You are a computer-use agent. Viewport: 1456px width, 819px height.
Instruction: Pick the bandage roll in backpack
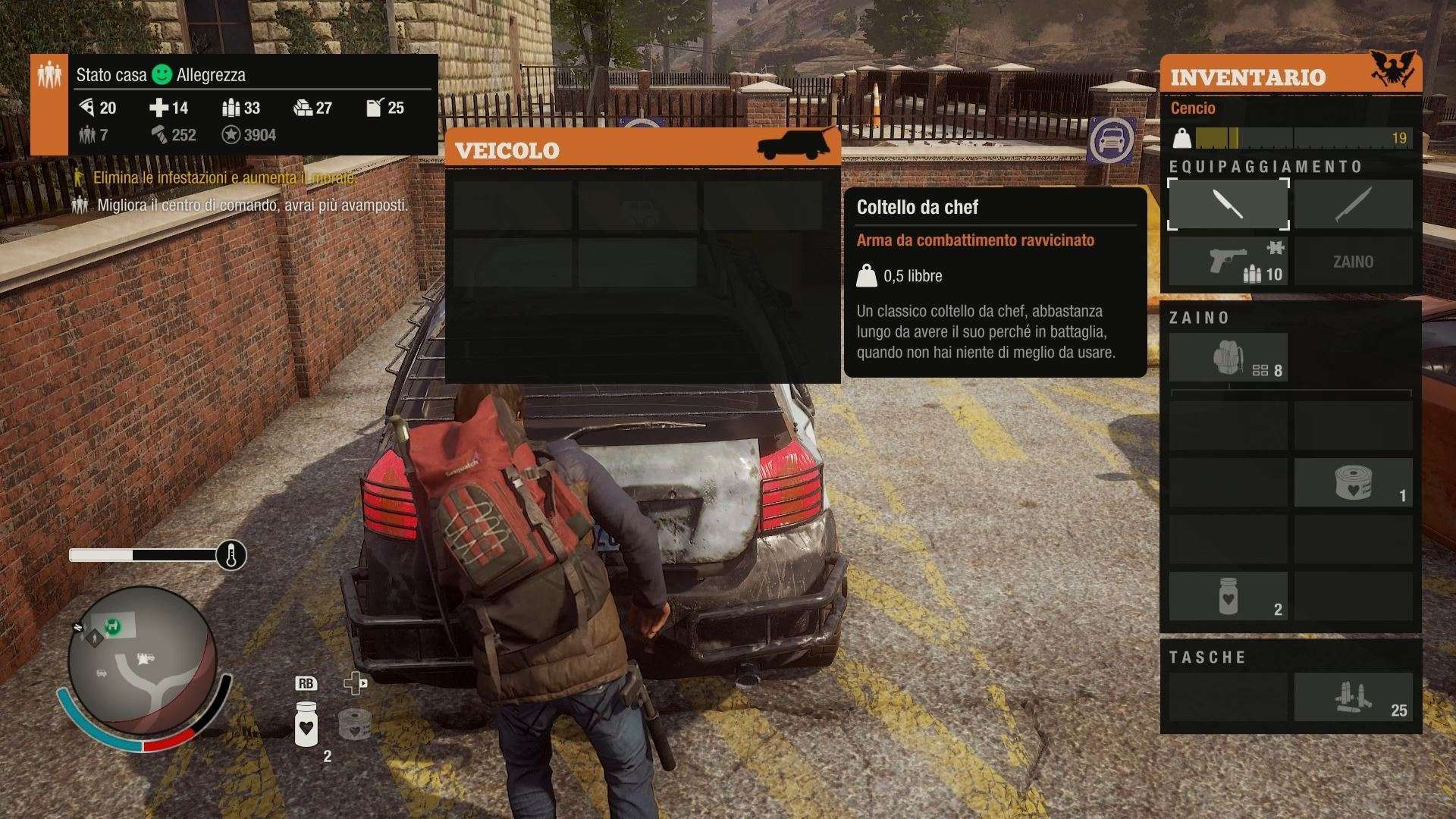tap(1353, 482)
